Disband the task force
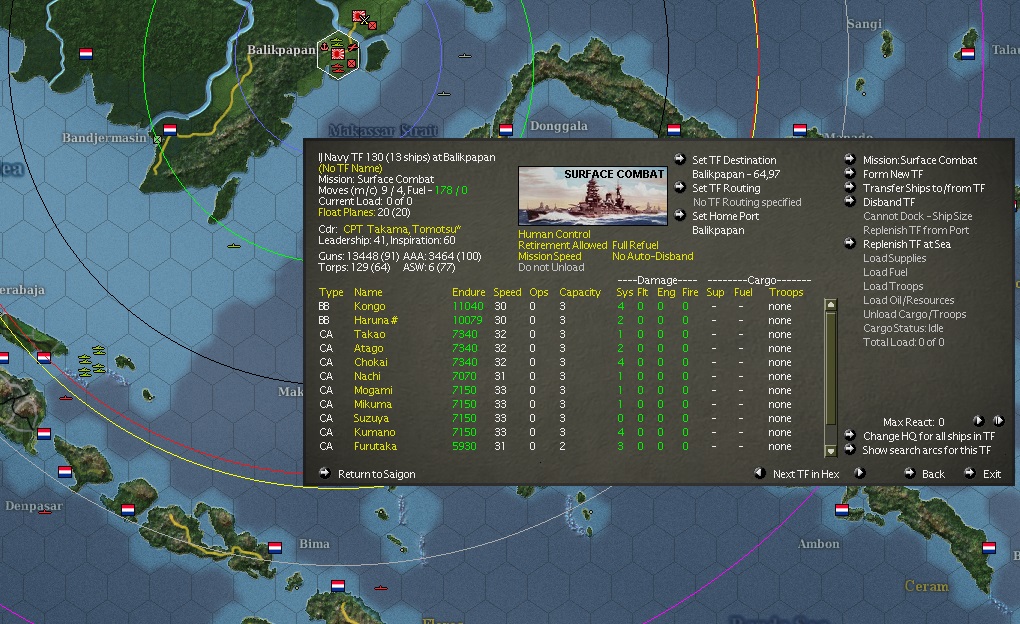1020x624 pixels. (x=889, y=202)
